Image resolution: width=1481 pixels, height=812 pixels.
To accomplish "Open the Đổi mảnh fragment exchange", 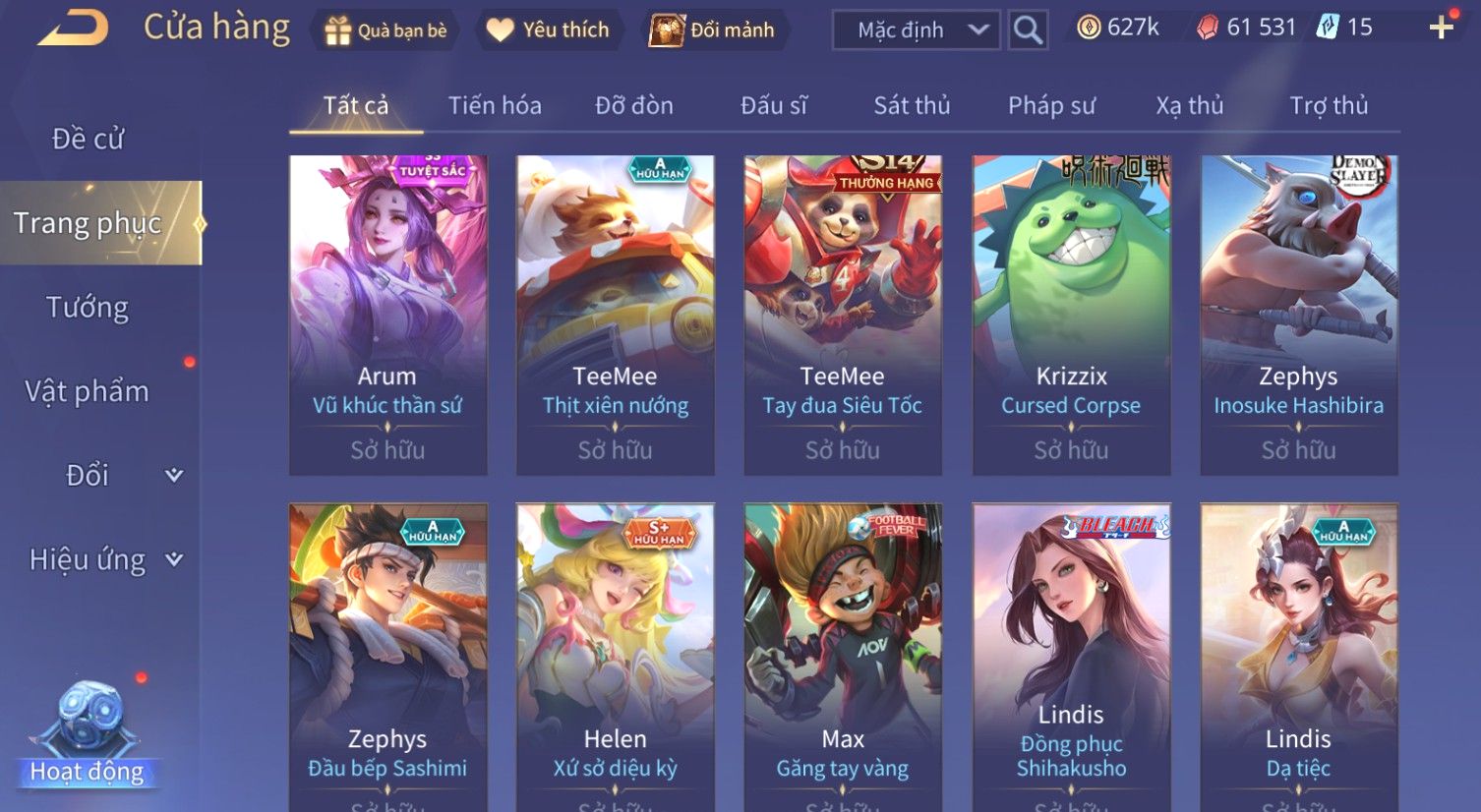I will coord(712,30).
